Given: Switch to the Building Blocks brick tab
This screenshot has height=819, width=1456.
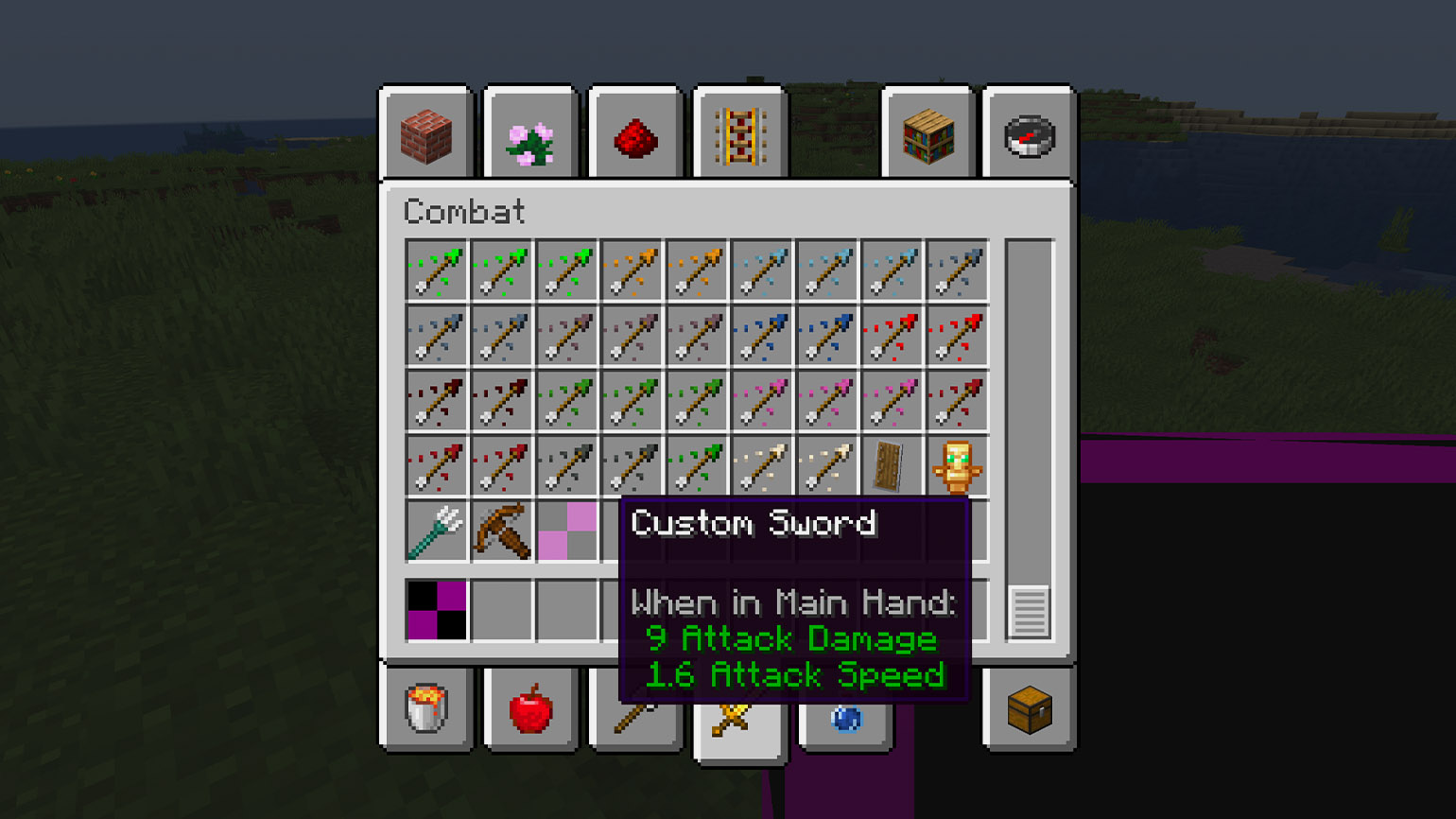Looking at the screenshot, I should coord(425,135).
